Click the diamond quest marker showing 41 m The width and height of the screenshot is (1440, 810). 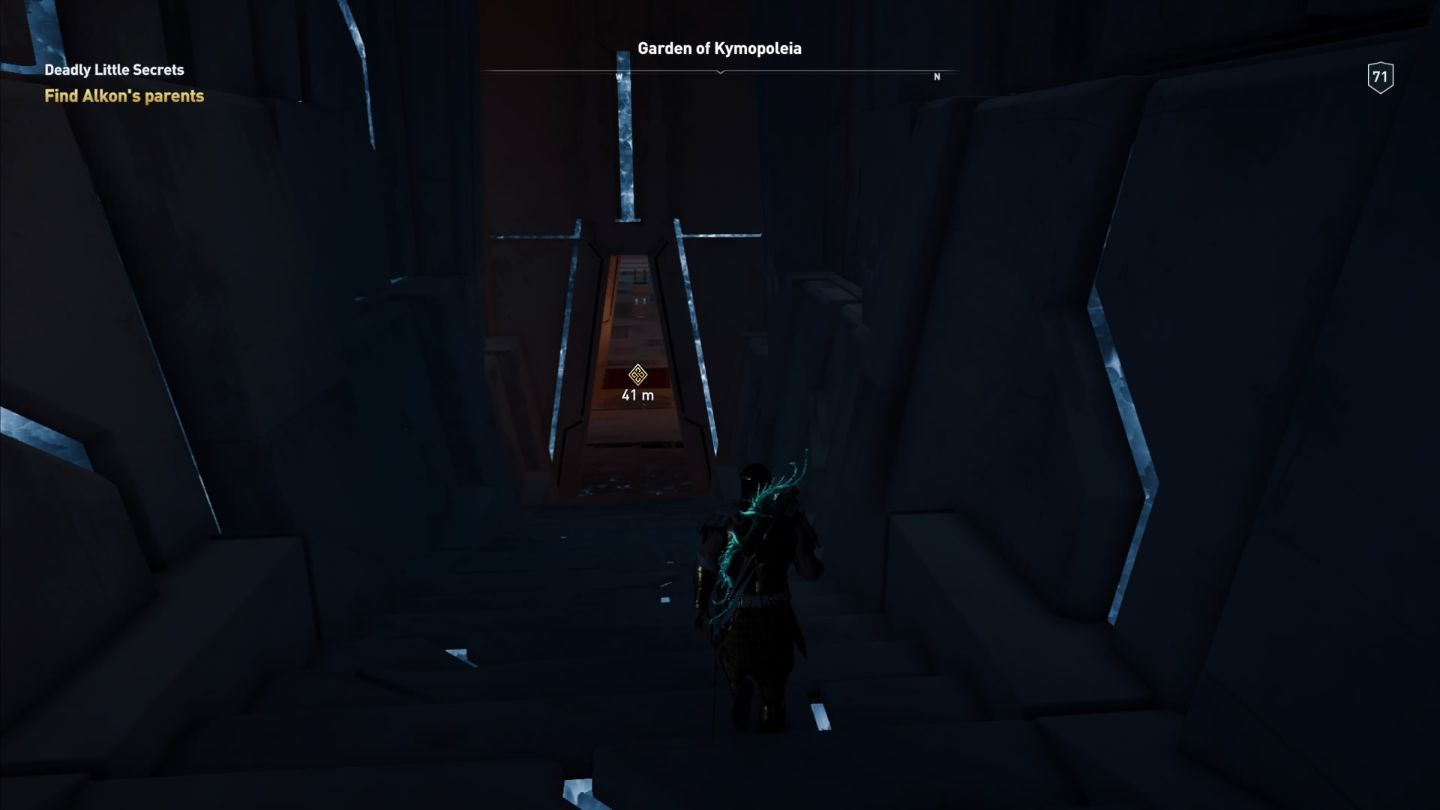(637, 374)
